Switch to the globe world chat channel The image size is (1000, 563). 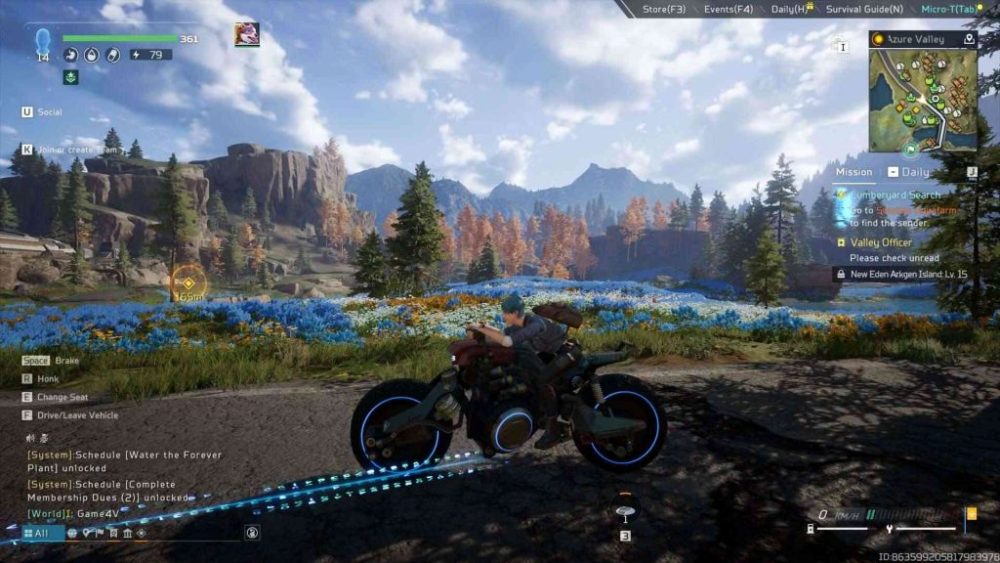pyautogui.click(x=72, y=533)
